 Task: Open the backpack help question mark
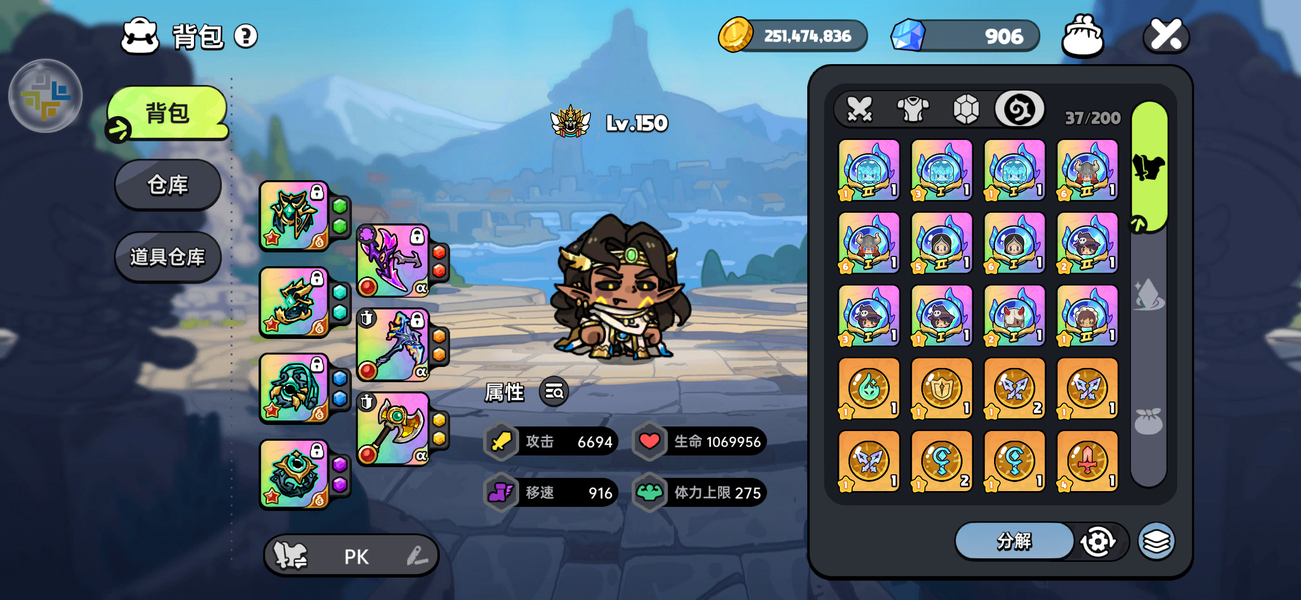click(246, 37)
